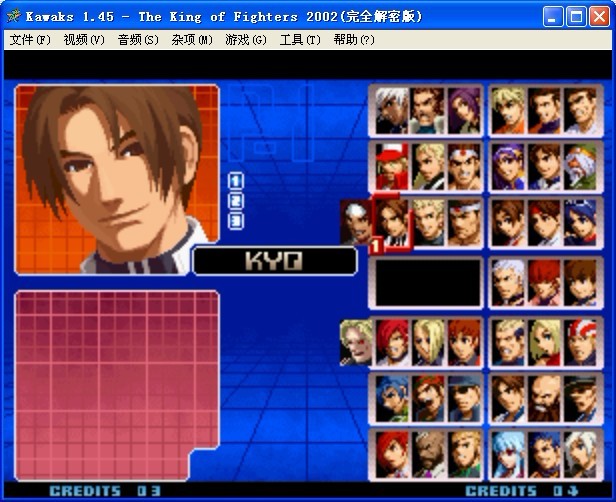616x502 pixels.
Task: Pick Kula Diamond's light-blue-haired portrait
Action: click(509, 454)
